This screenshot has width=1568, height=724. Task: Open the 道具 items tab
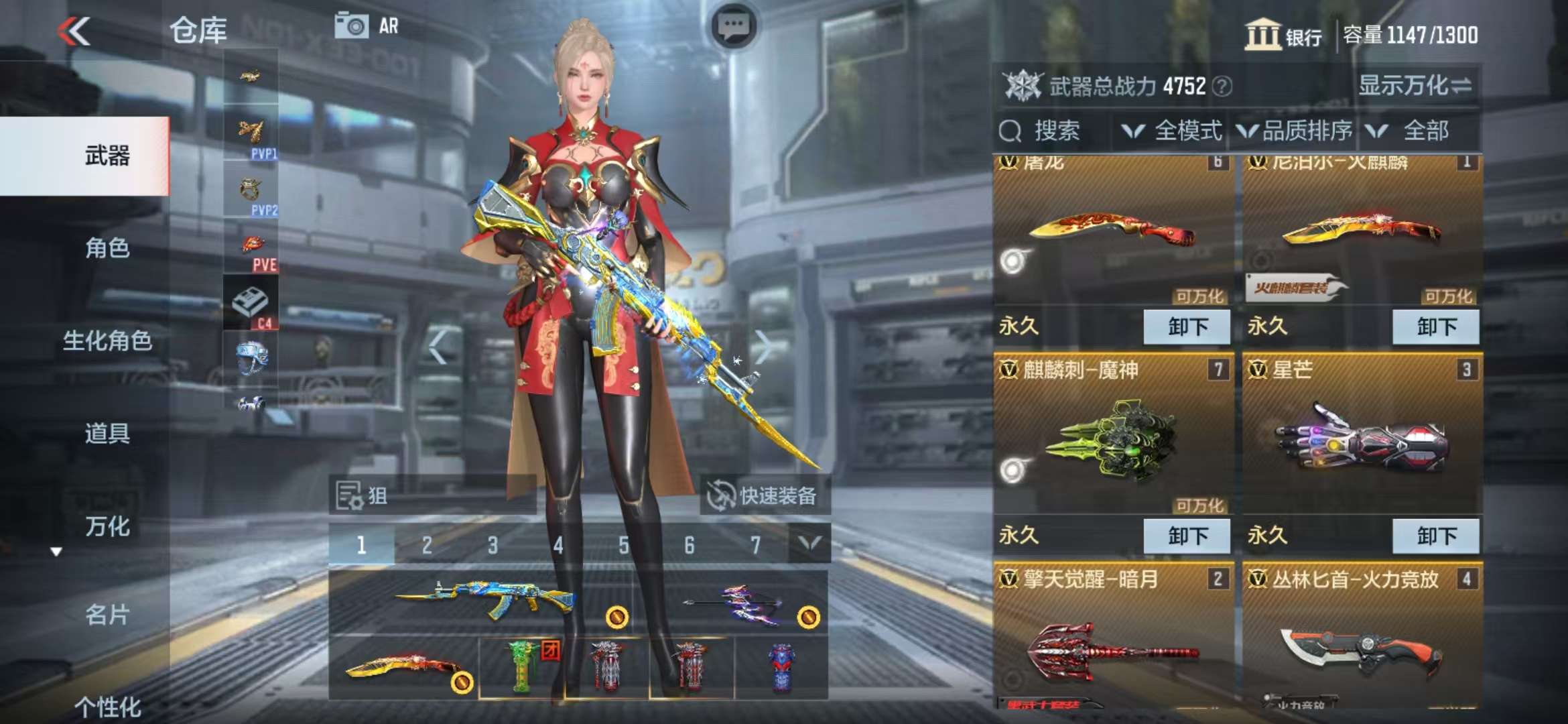click(107, 433)
